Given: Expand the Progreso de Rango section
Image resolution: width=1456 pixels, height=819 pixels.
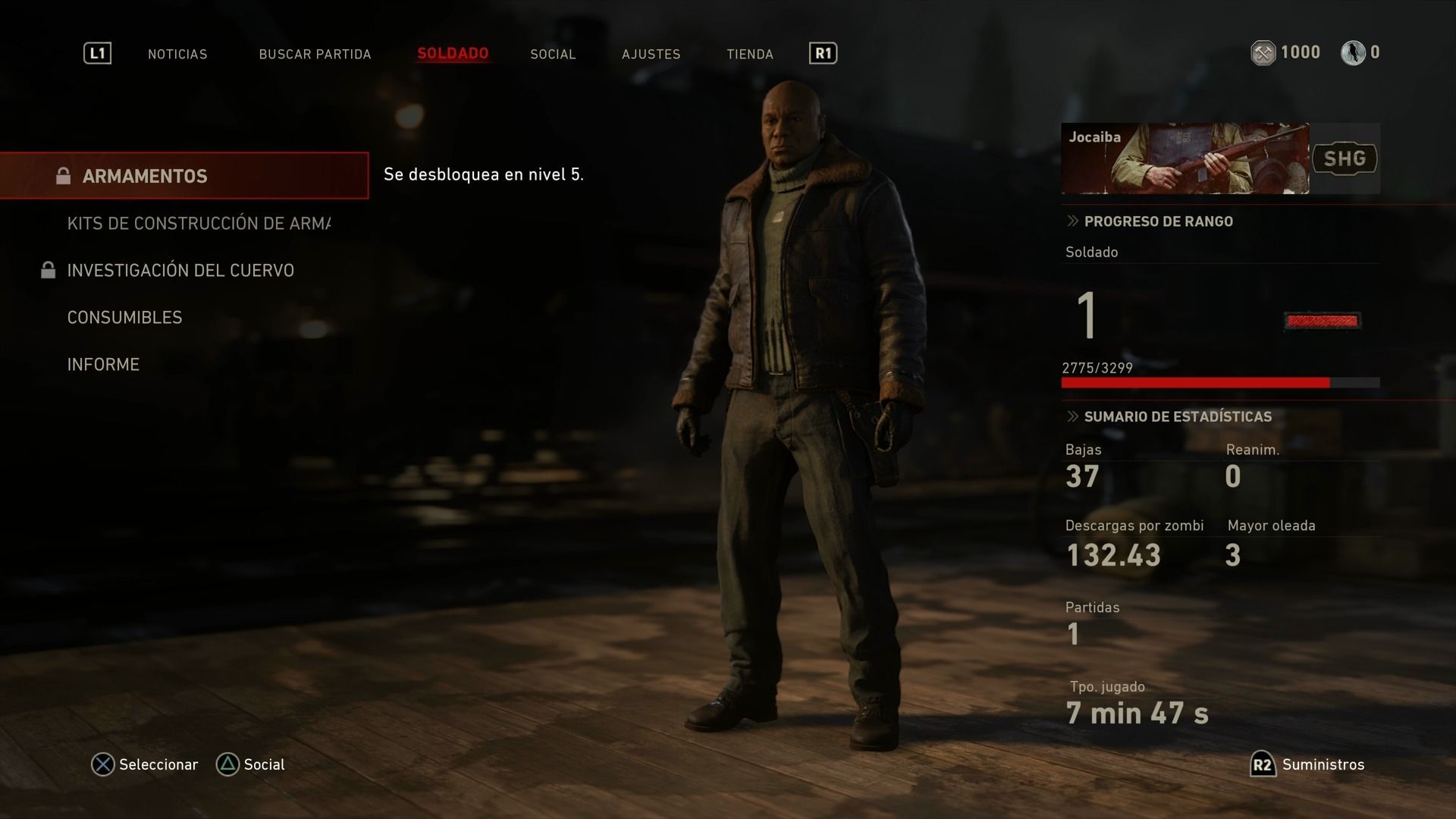Looking at the screenshot, I should coord(1158,221).
